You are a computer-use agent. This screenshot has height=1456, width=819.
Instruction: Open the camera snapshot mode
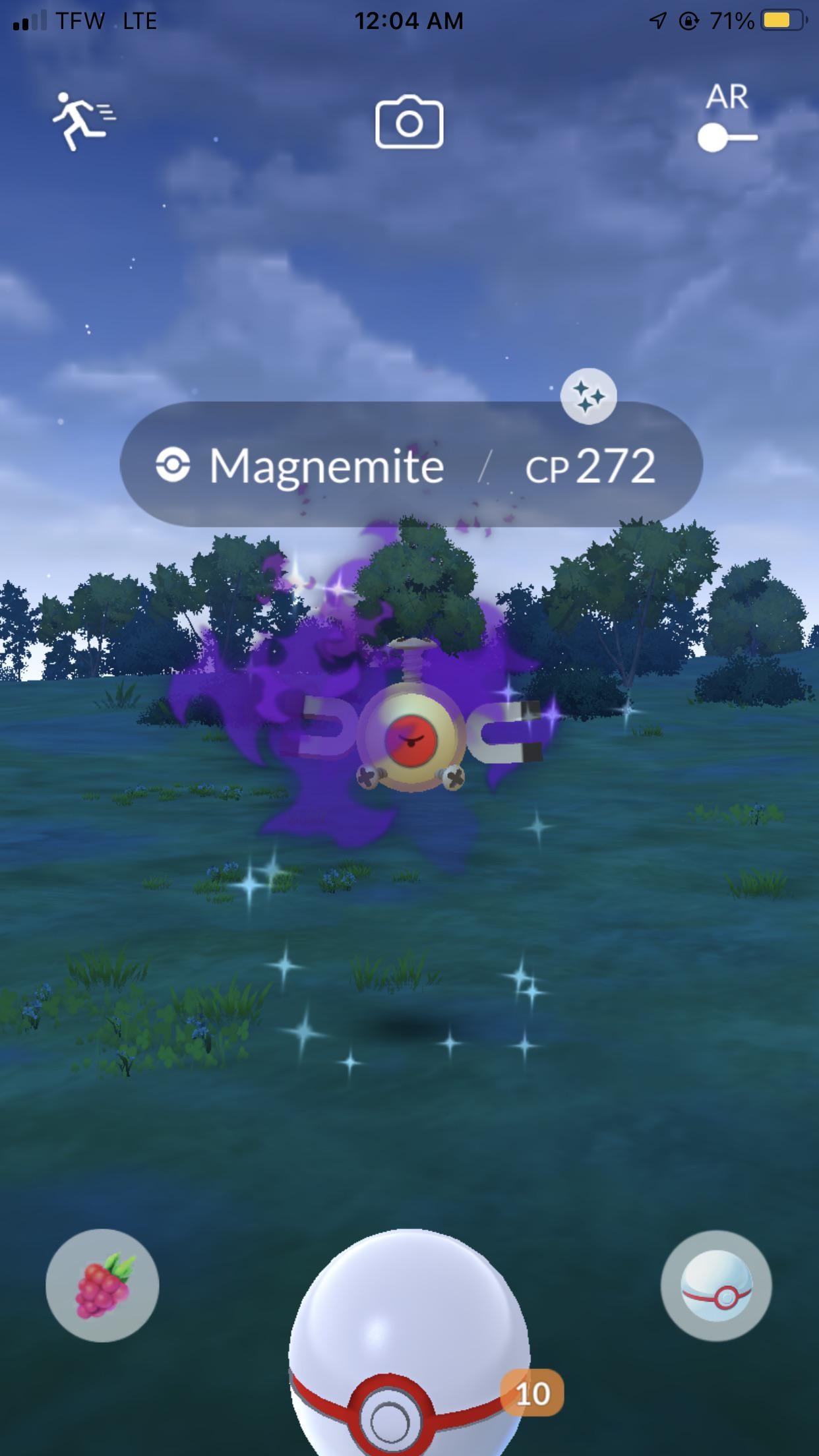[x=409, y=123]
